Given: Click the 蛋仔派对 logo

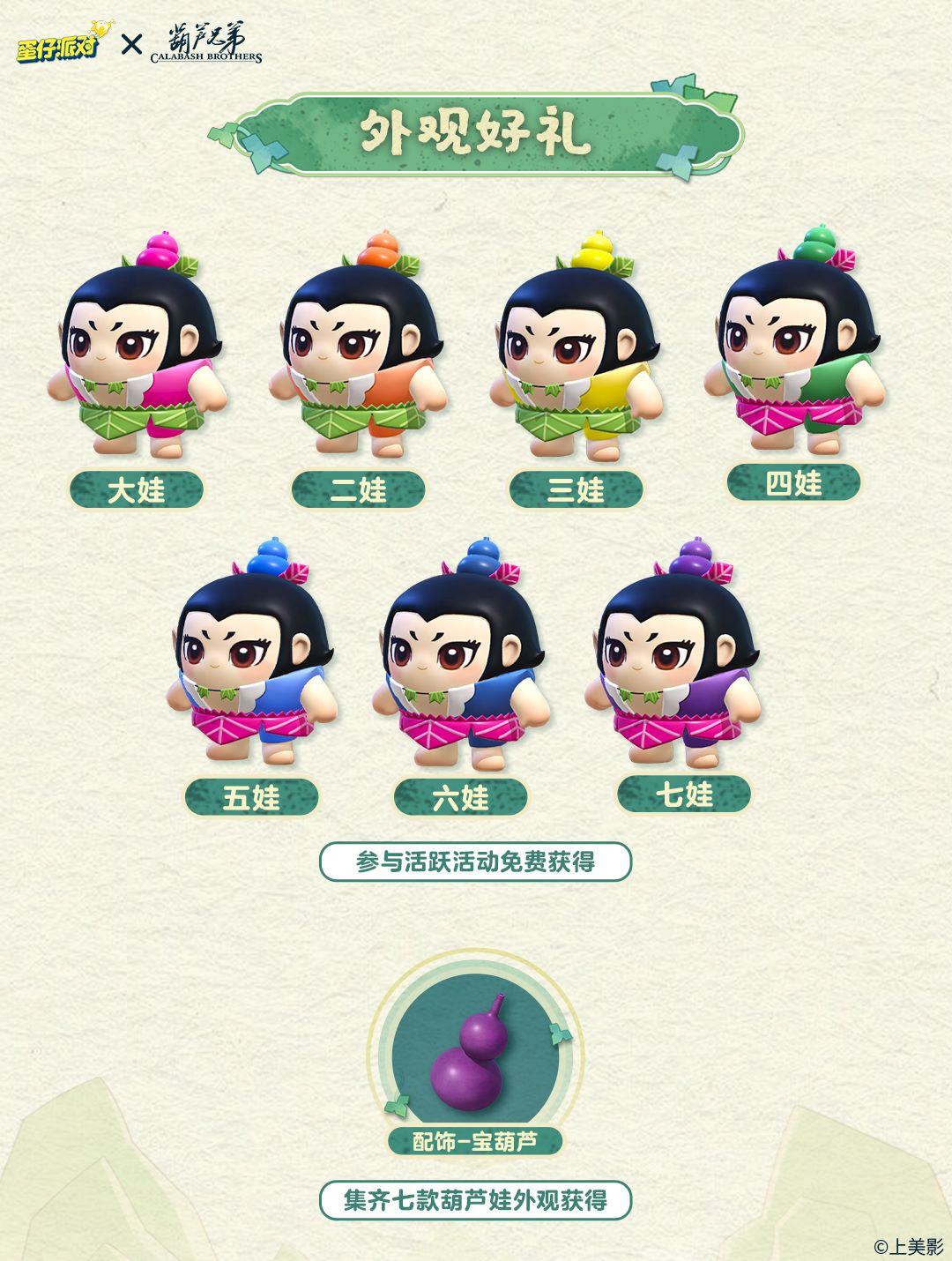Looking at the screenshot, I should tap(57, 44).
